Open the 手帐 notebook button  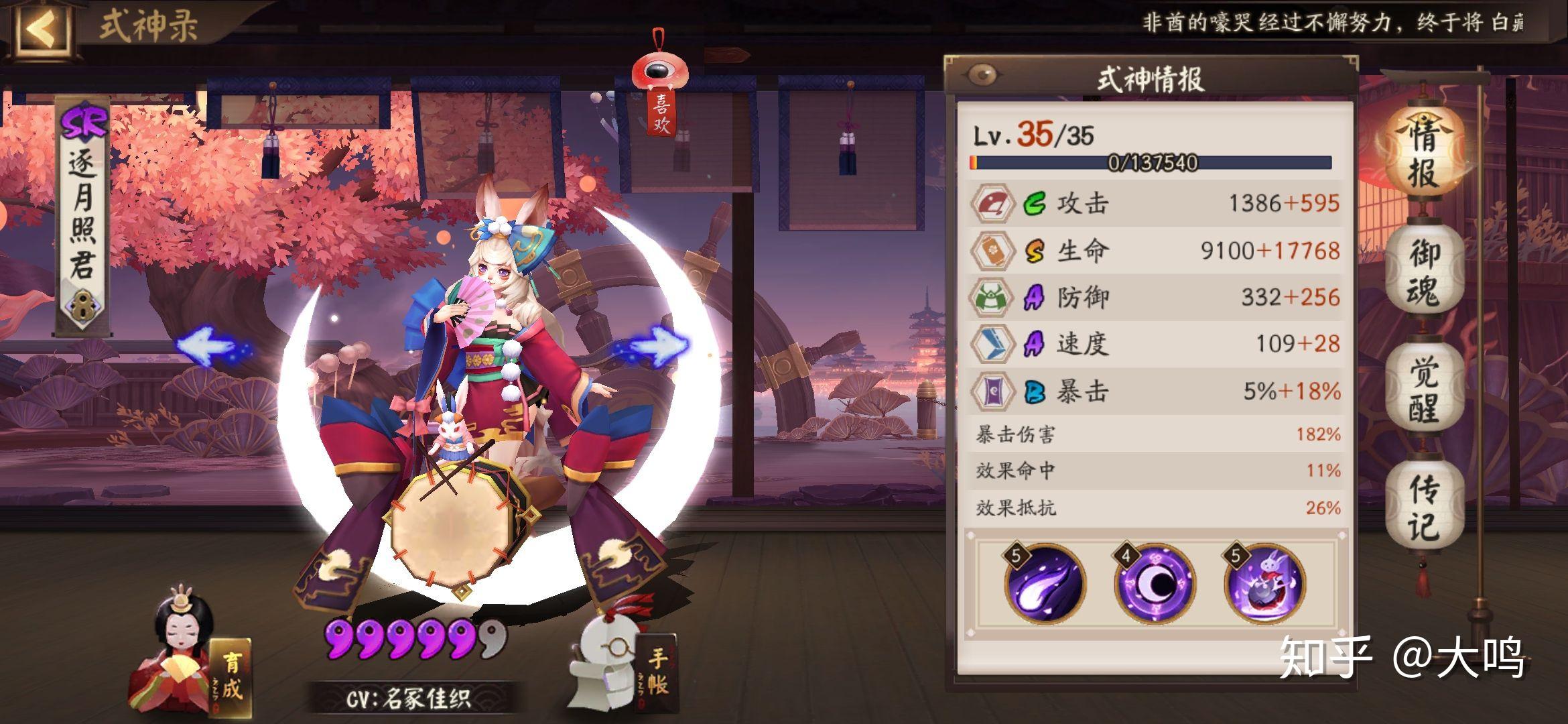(623, 667)
